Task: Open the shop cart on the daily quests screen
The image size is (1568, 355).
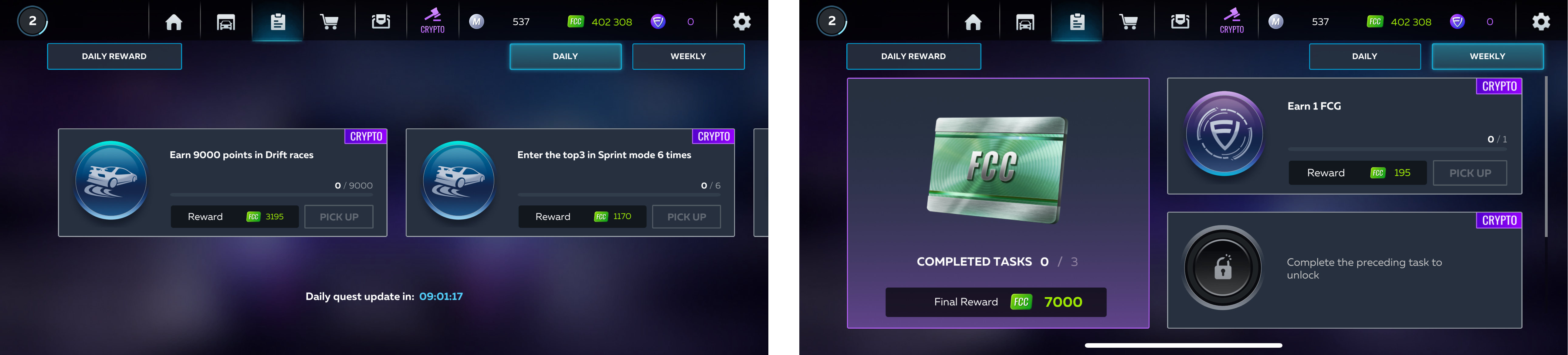Action: (329, 22)
